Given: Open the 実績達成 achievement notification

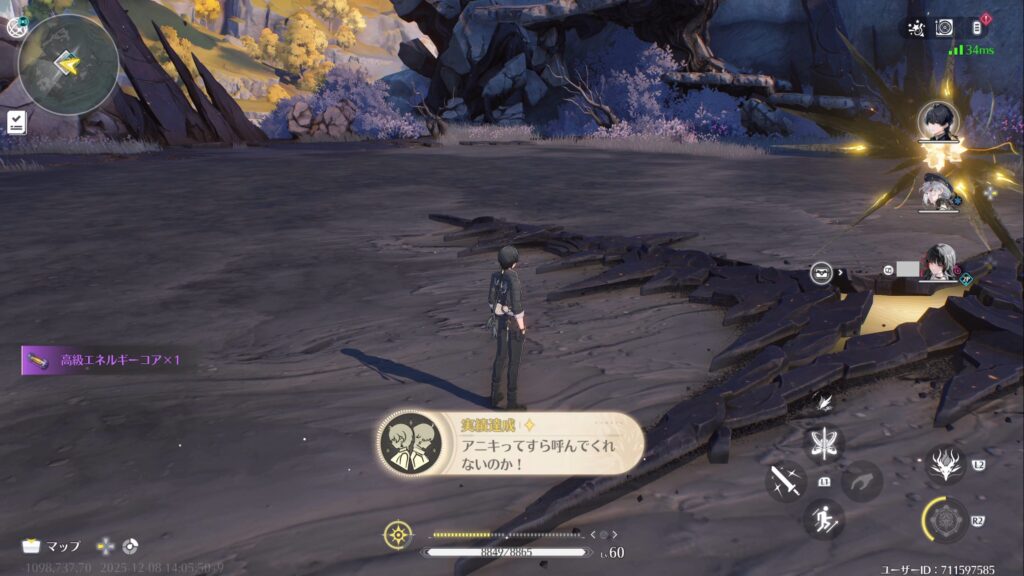Looking at the screenshot, I should pyautogui.click(x=511, y=444).
